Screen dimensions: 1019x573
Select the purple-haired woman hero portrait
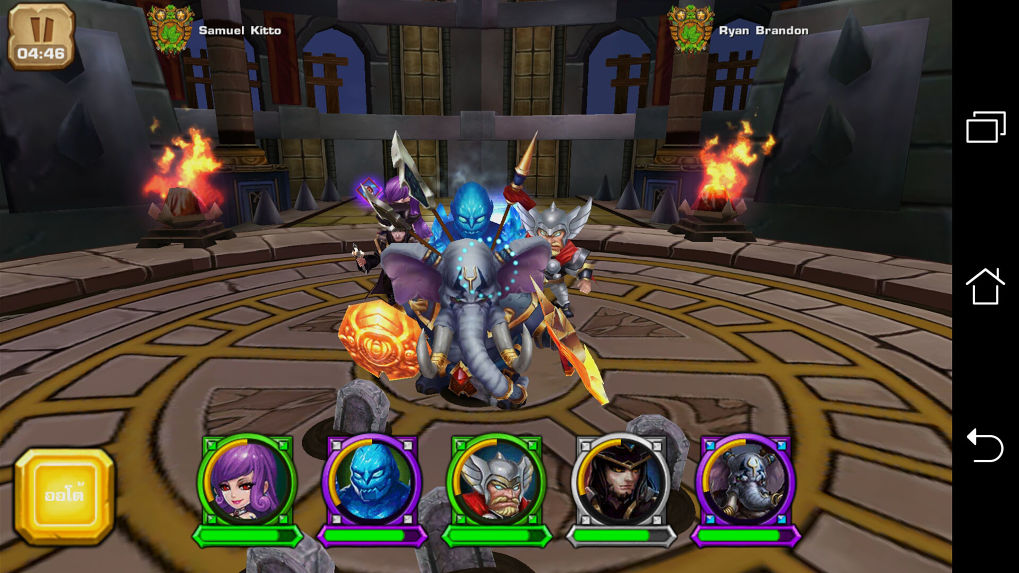246,481
